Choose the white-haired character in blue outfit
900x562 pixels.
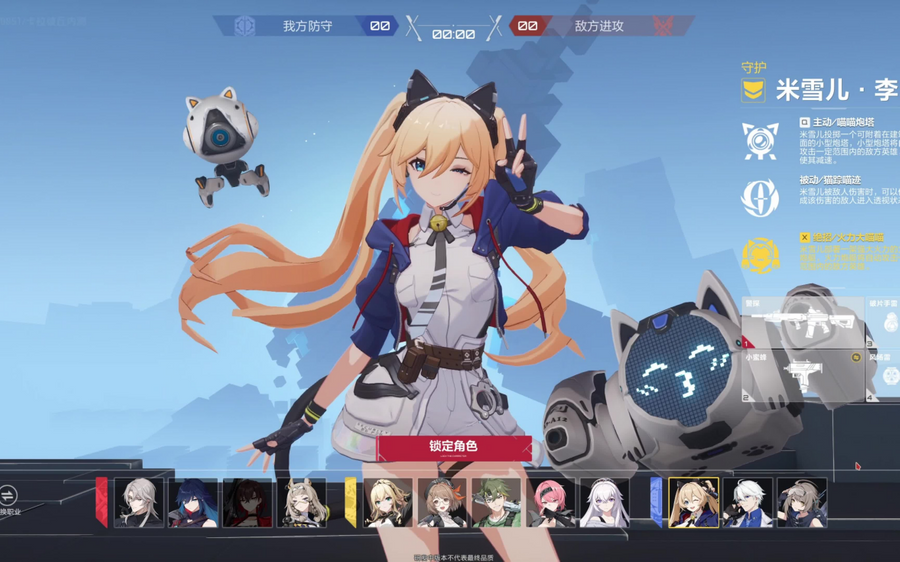747,502
